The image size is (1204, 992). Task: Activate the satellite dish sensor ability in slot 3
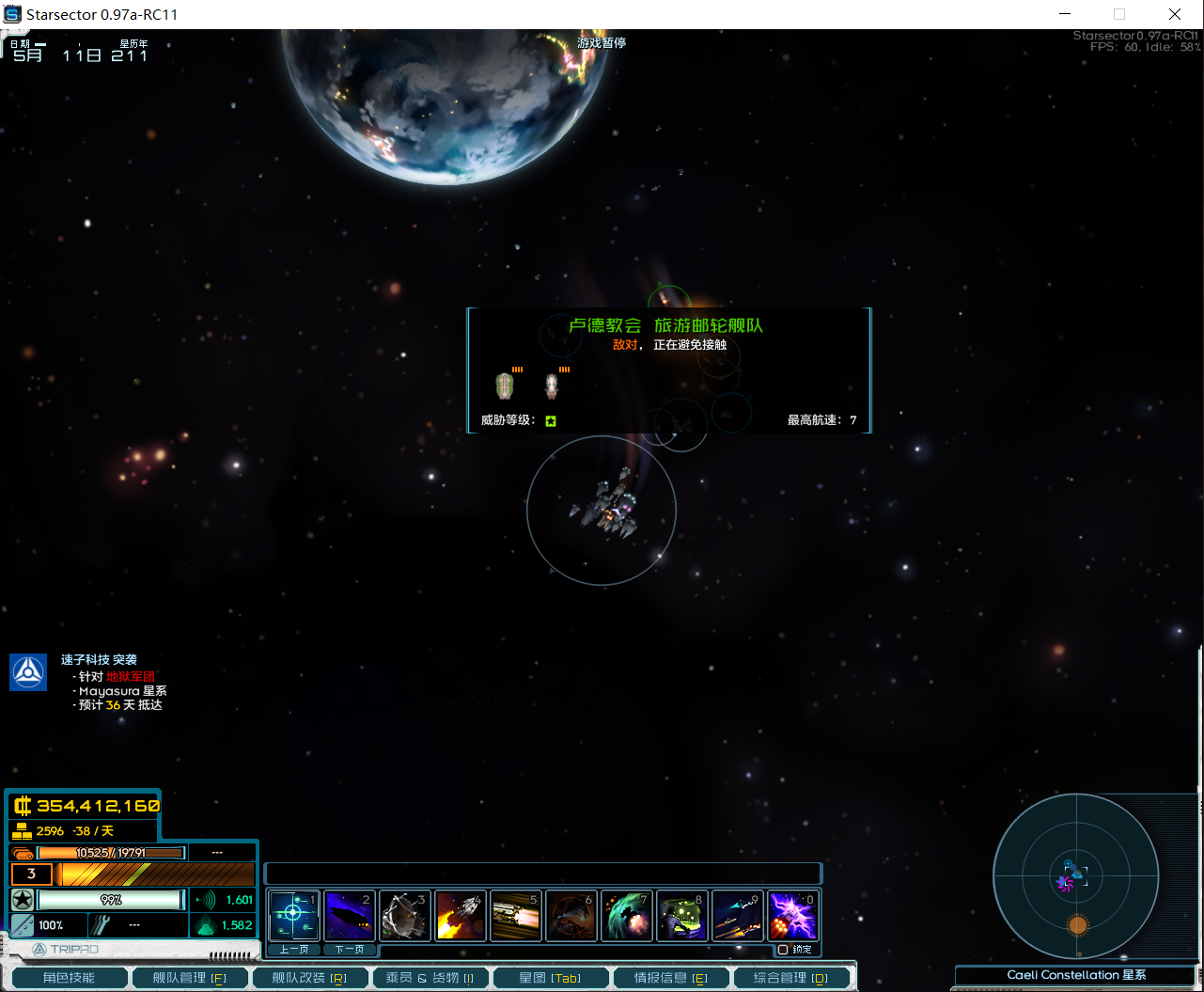tap(404, 916)
